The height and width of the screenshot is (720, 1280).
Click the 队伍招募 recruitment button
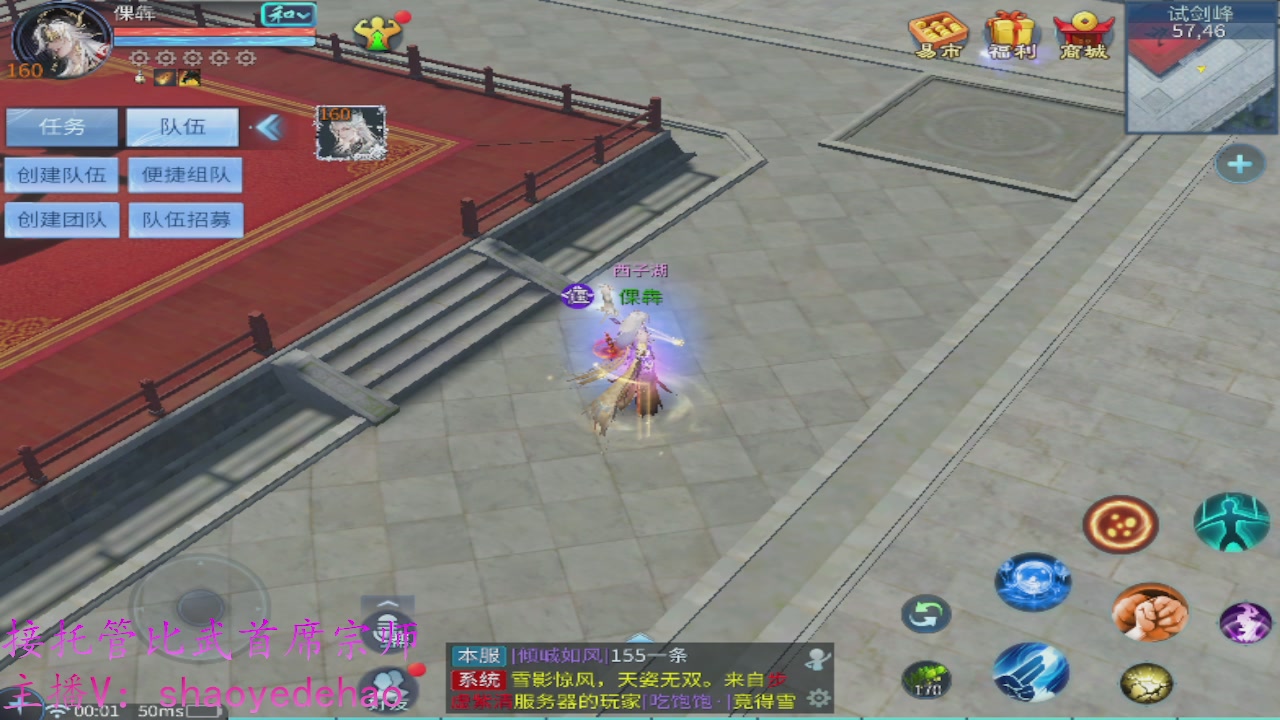(185, 220)
